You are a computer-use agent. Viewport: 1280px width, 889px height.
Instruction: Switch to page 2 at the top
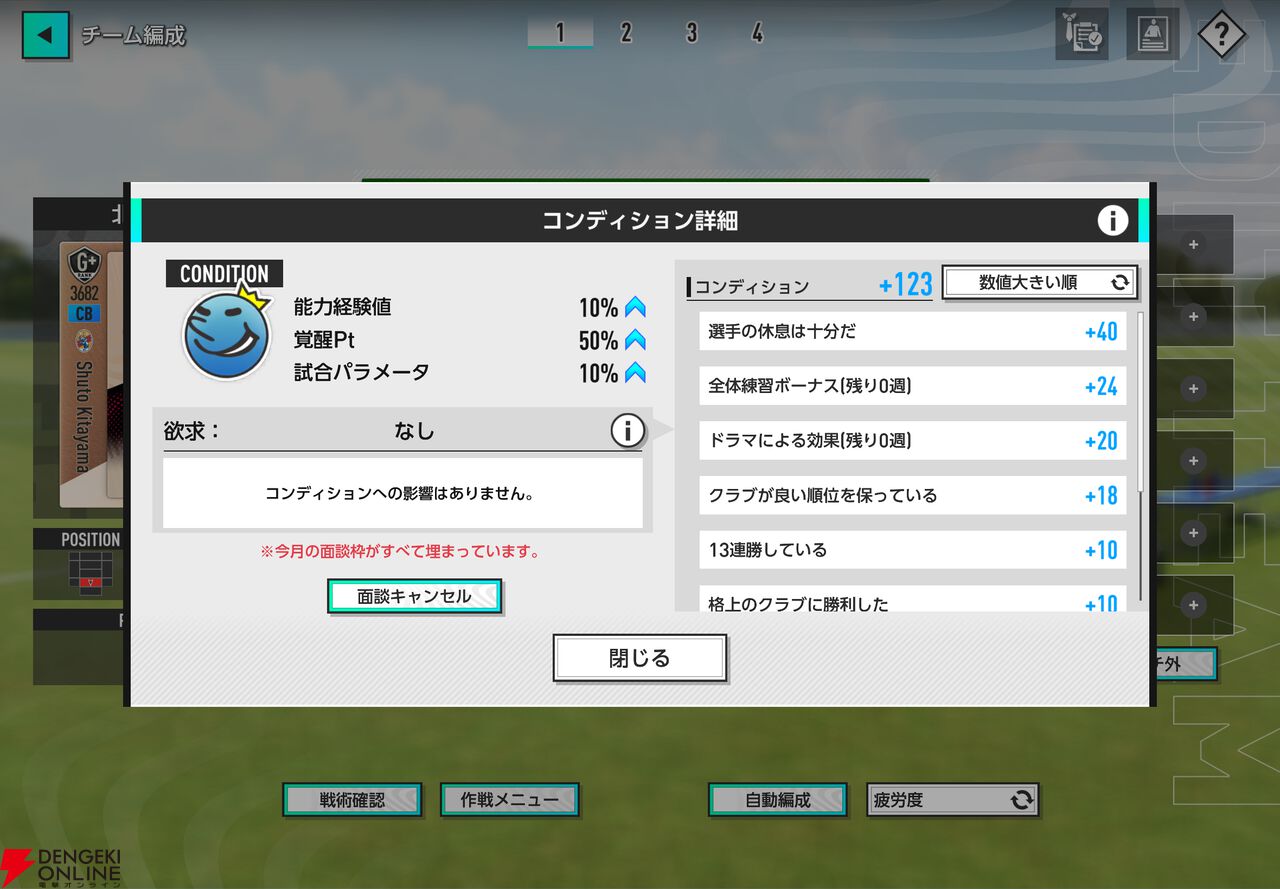(625, 33)
